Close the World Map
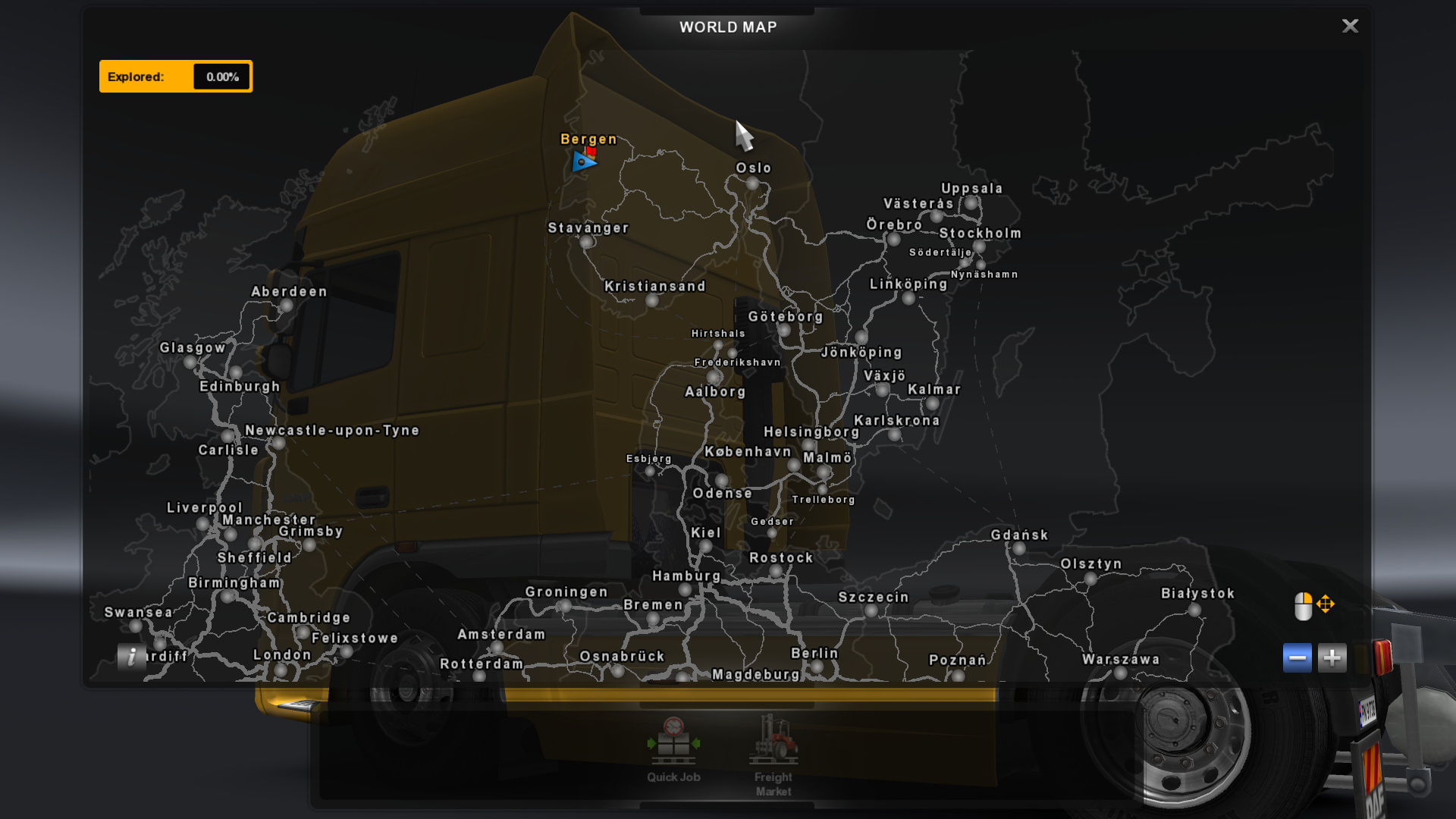This screenshot has height=819, width=1456. click(x=1350, y=26)
